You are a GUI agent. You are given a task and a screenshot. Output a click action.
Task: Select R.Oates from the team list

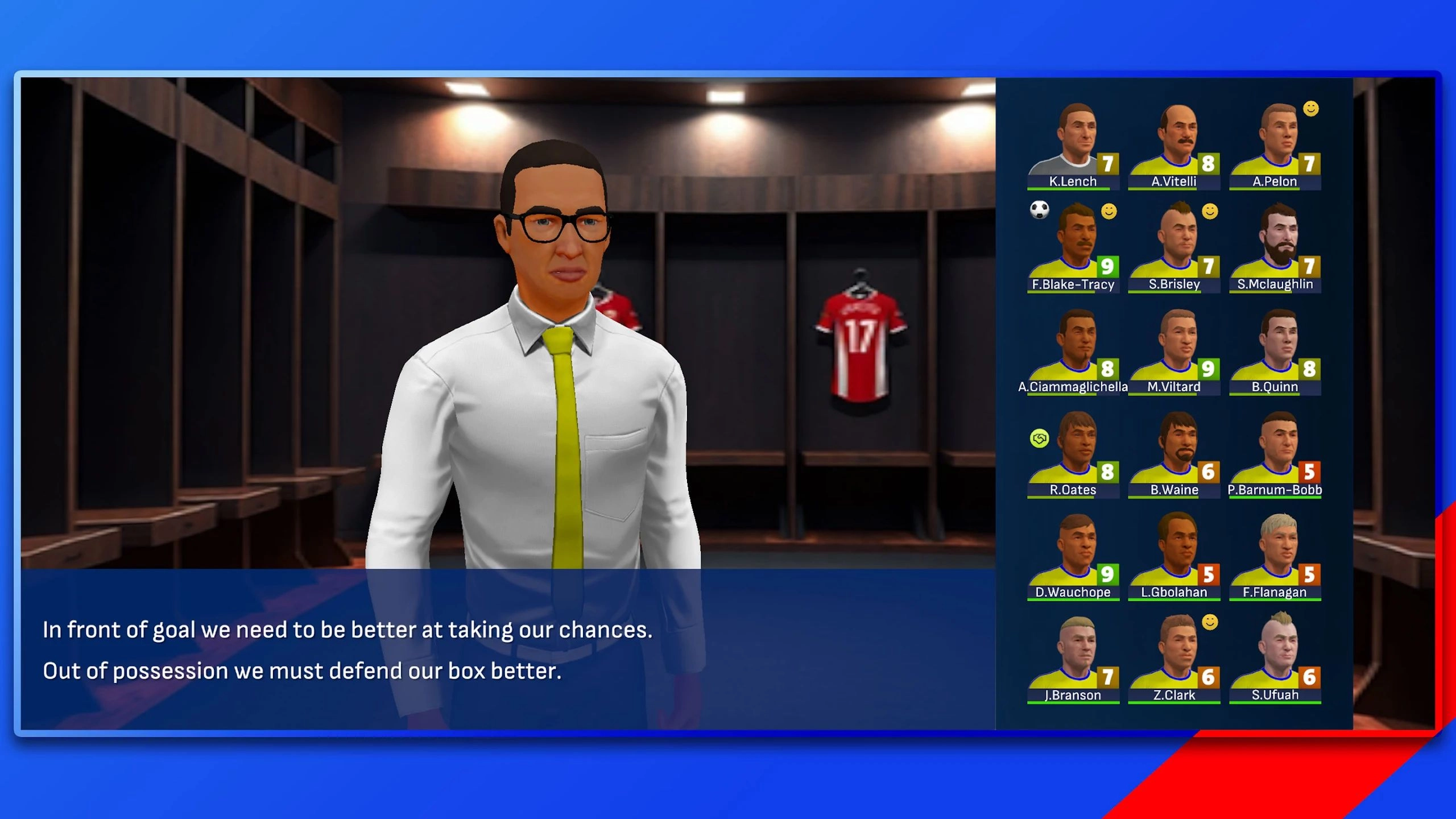click(x=1073, y=454)
